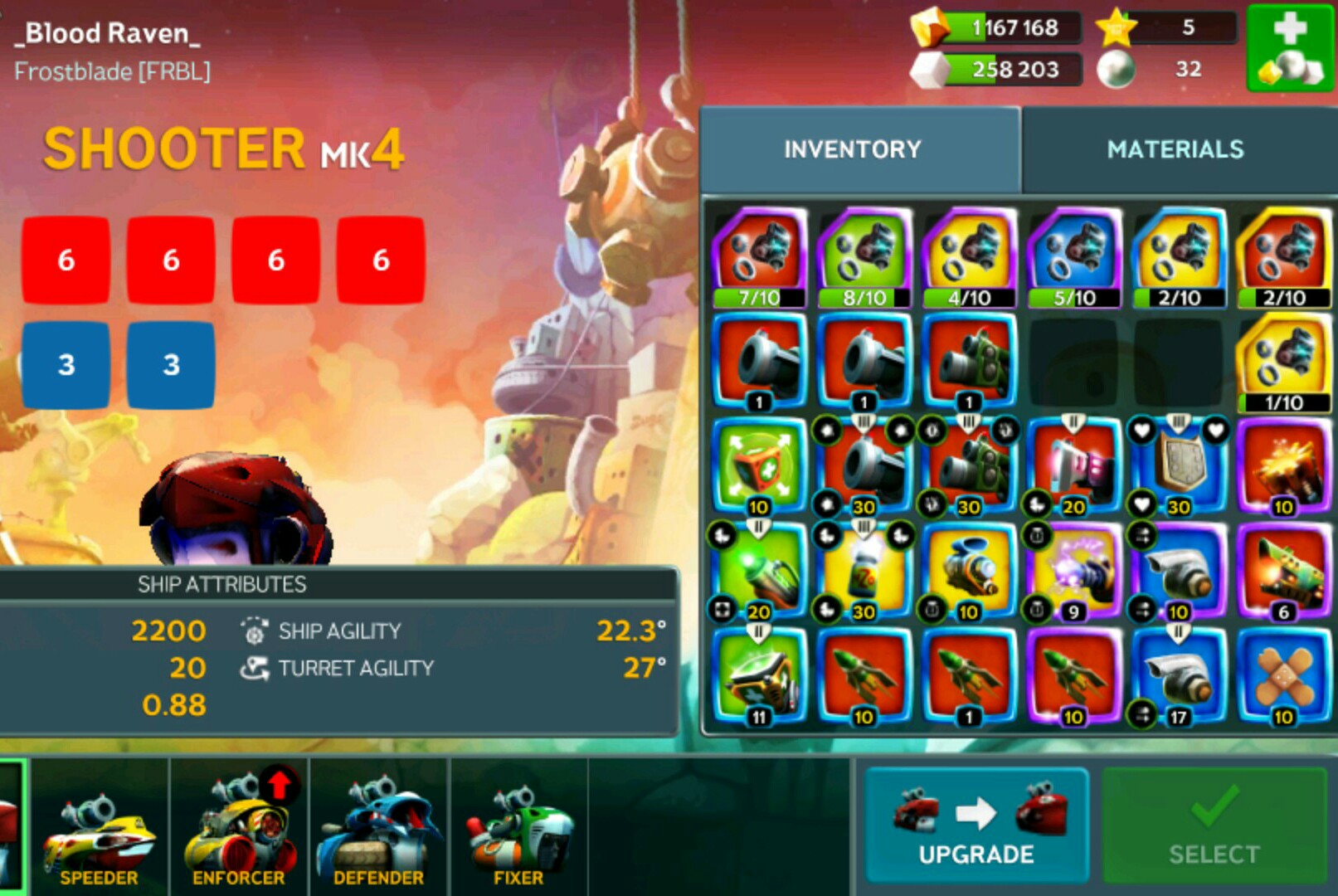Viewport: 1338px width, 896px height.
Task: Select the 7/10 item pieces slot
Action: (758, 258)
